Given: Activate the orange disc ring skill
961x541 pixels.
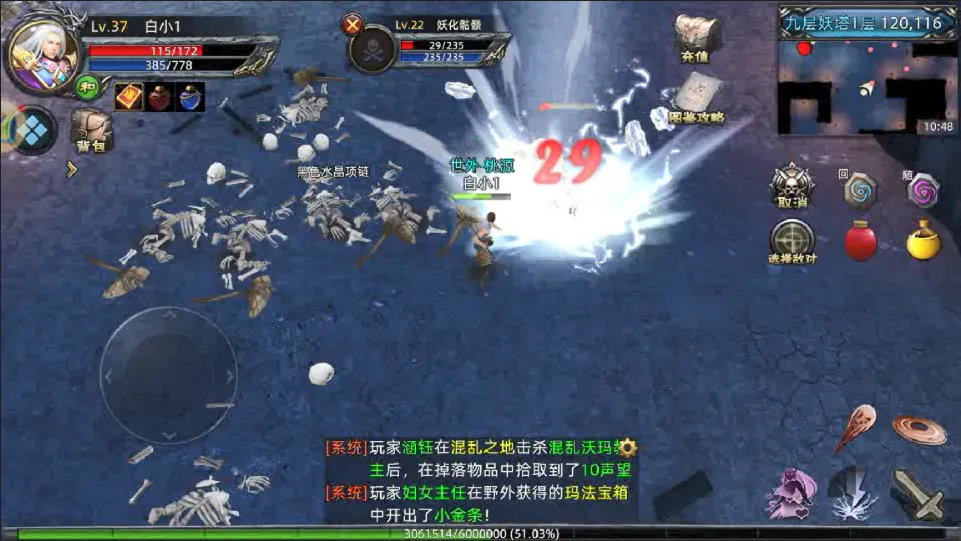Looking at the screenshot, I should click(x=918, y=429).
